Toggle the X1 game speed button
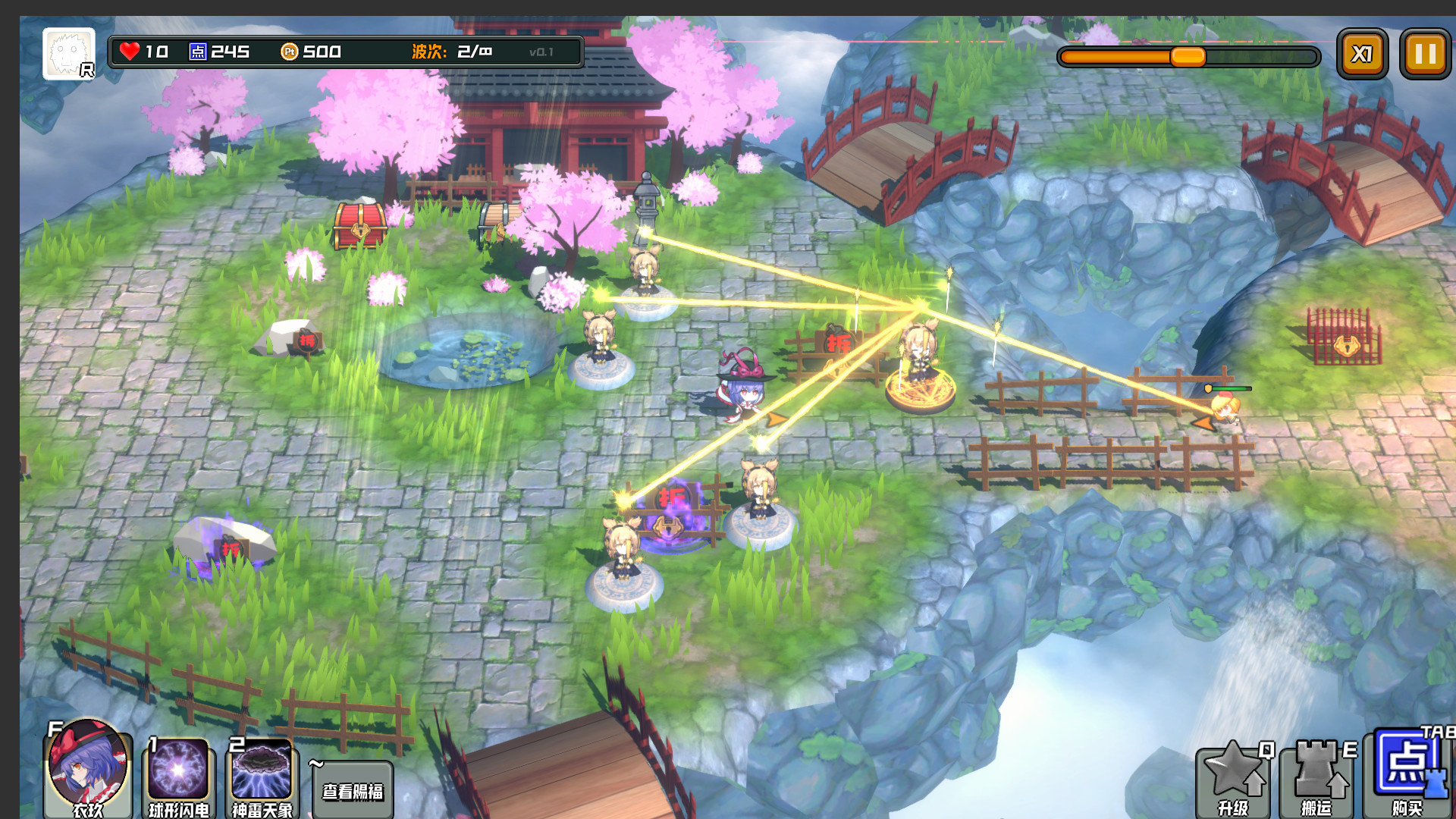This screenshot has height=819, width=1456. coord(1363,53)
